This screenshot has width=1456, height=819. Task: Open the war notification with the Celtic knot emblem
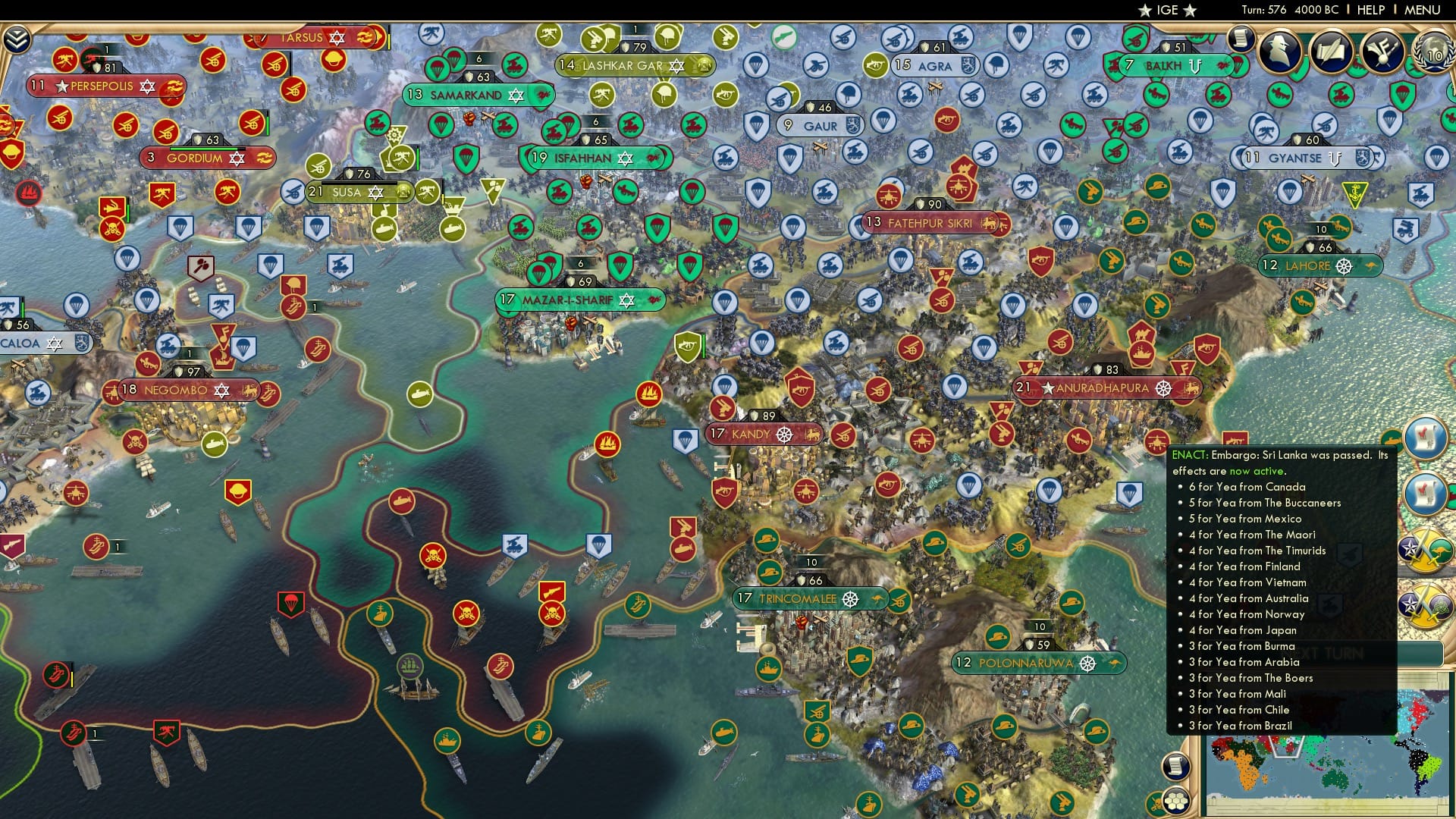pyautogui.click(x=1425, y=604)
